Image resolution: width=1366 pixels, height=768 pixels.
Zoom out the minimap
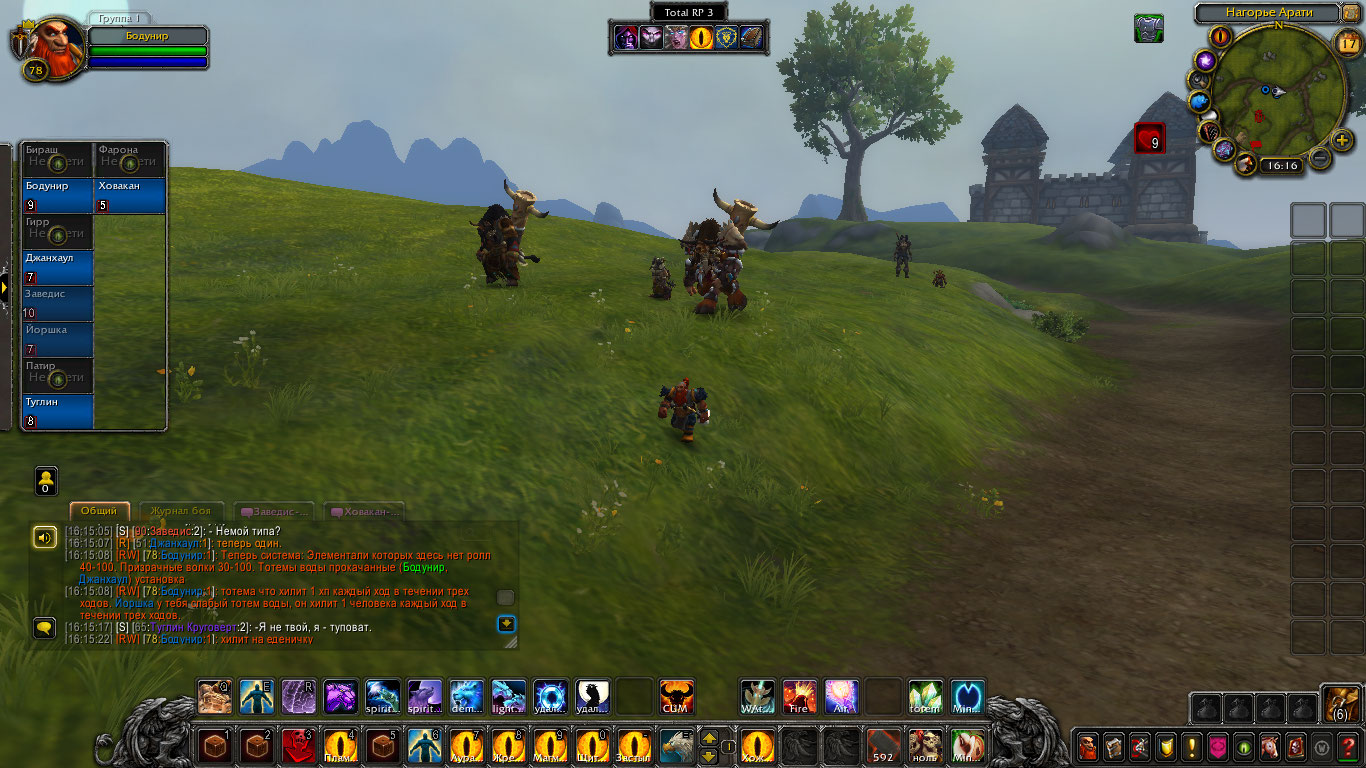(x=1320, y=157)
